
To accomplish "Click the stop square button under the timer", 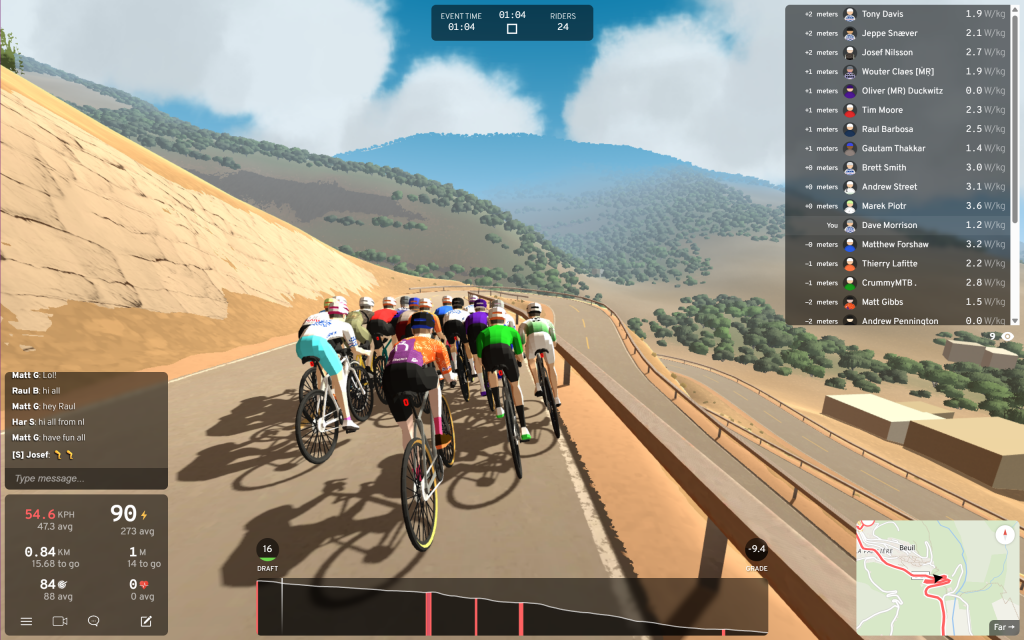I will click(x=512, y=29).
